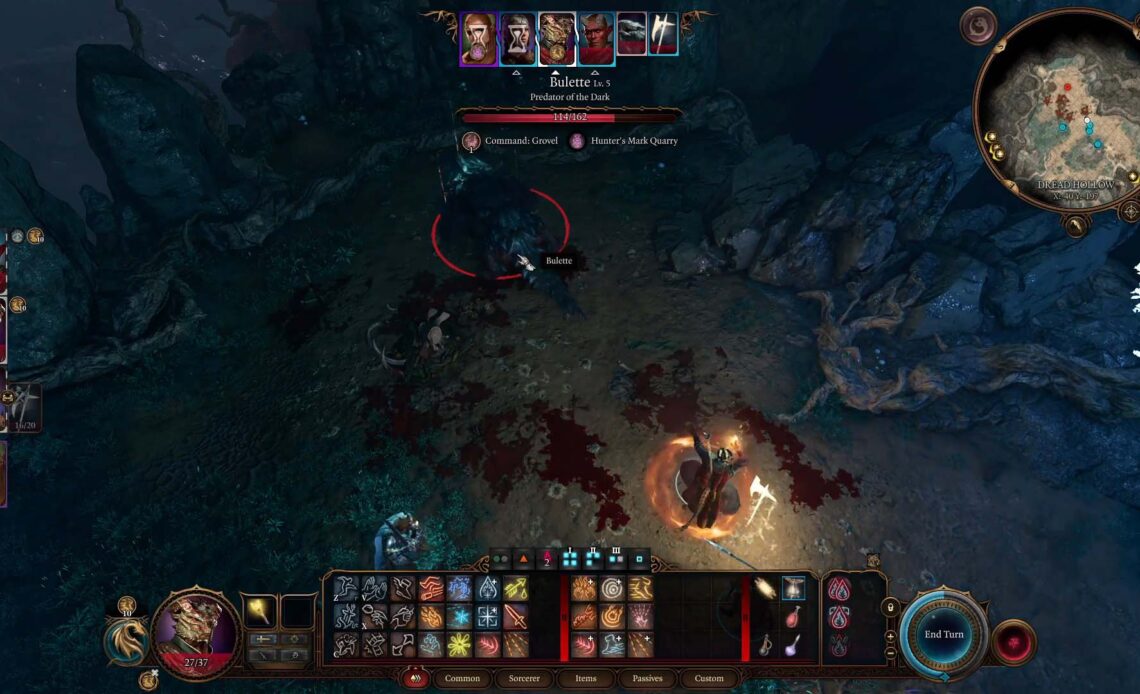The width and height of the screenshot is (1140, 694).
Task: Select the halberd portrait in turn order
Action: coord(663,35)
